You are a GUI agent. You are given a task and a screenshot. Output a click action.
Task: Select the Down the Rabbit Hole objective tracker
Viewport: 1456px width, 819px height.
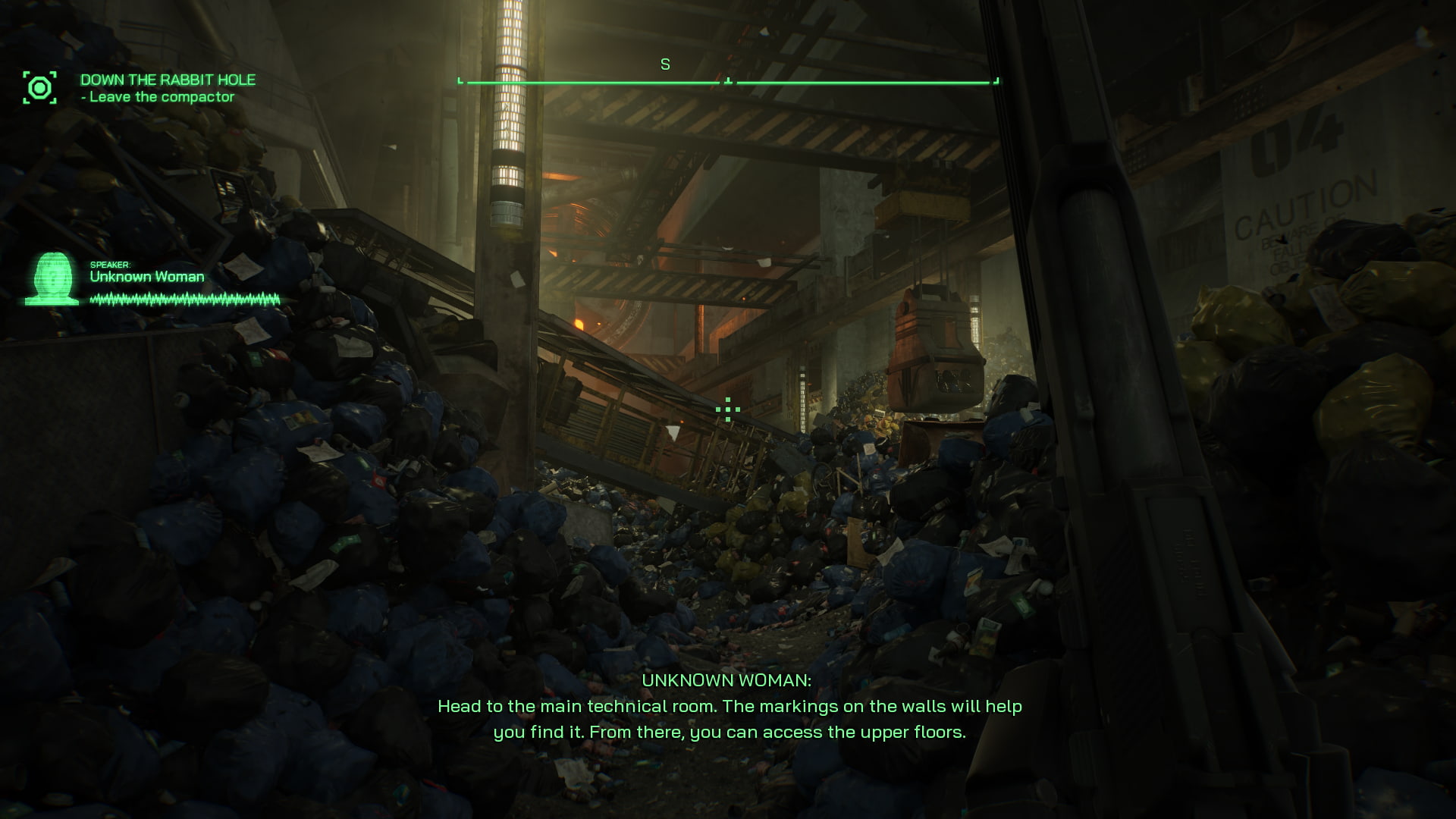pos(168,88)
